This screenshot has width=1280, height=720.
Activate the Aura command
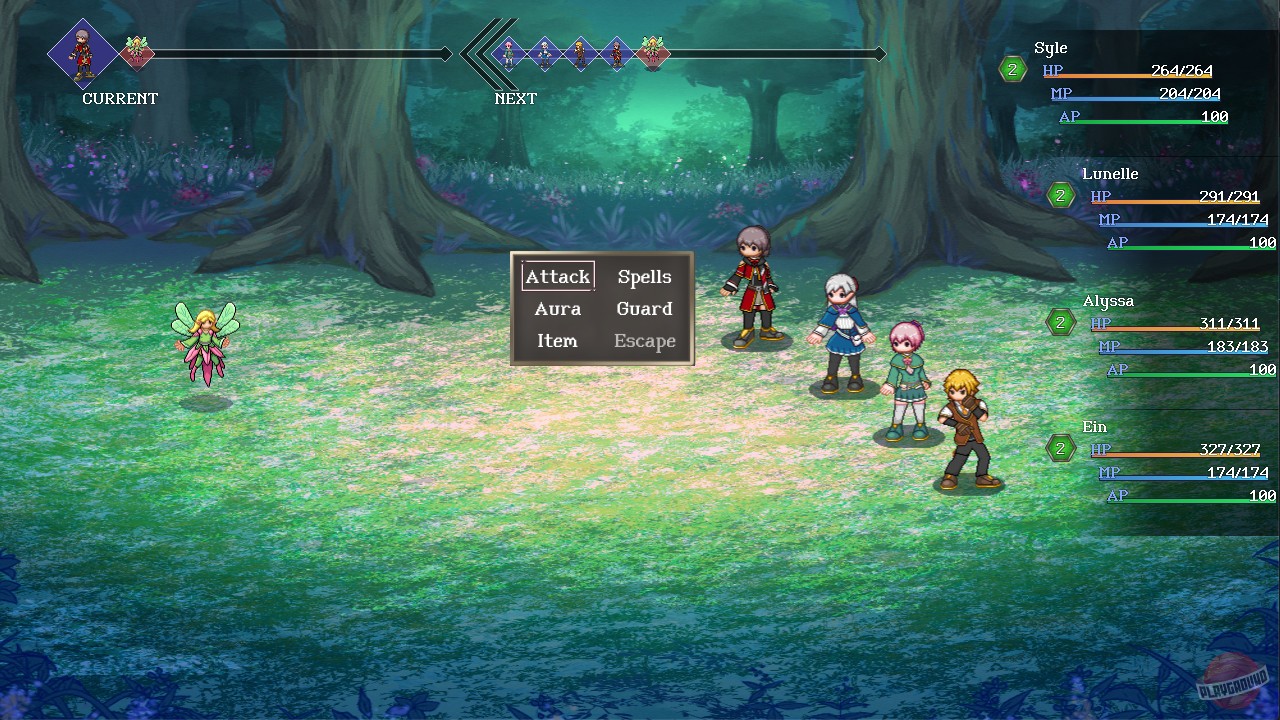[x=557, y=308]
